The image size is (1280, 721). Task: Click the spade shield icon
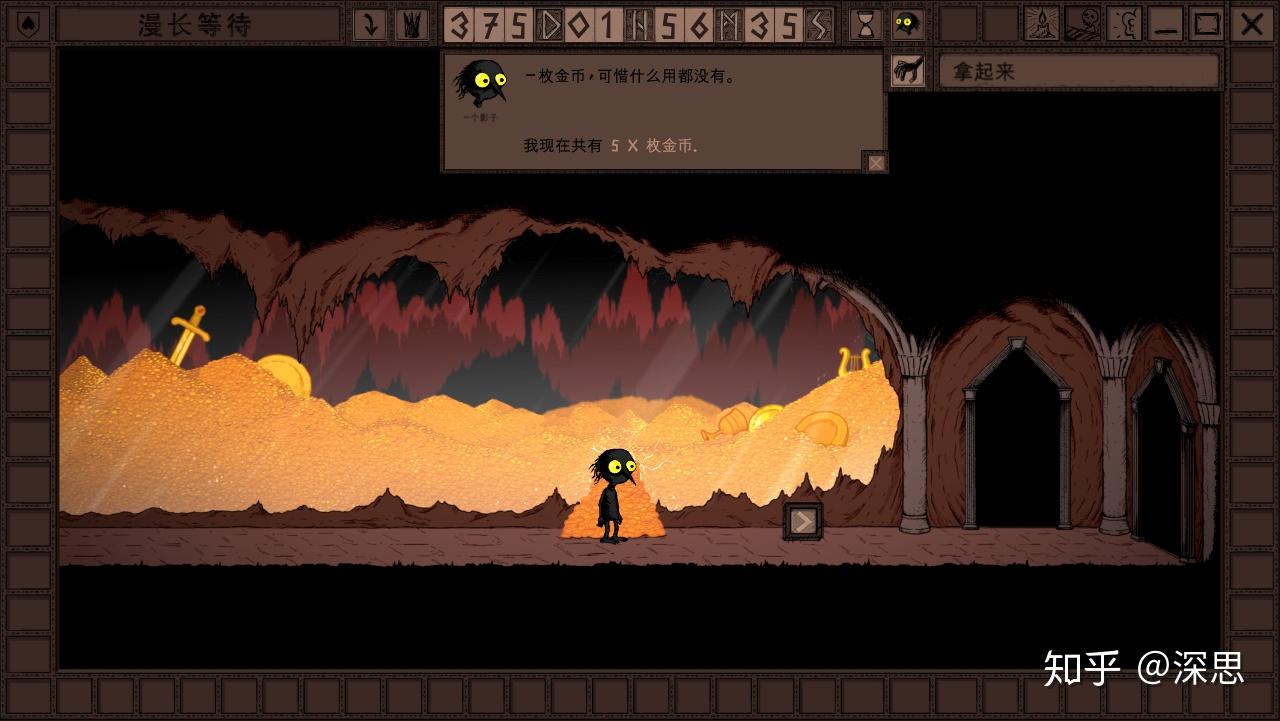coord(27,24)
